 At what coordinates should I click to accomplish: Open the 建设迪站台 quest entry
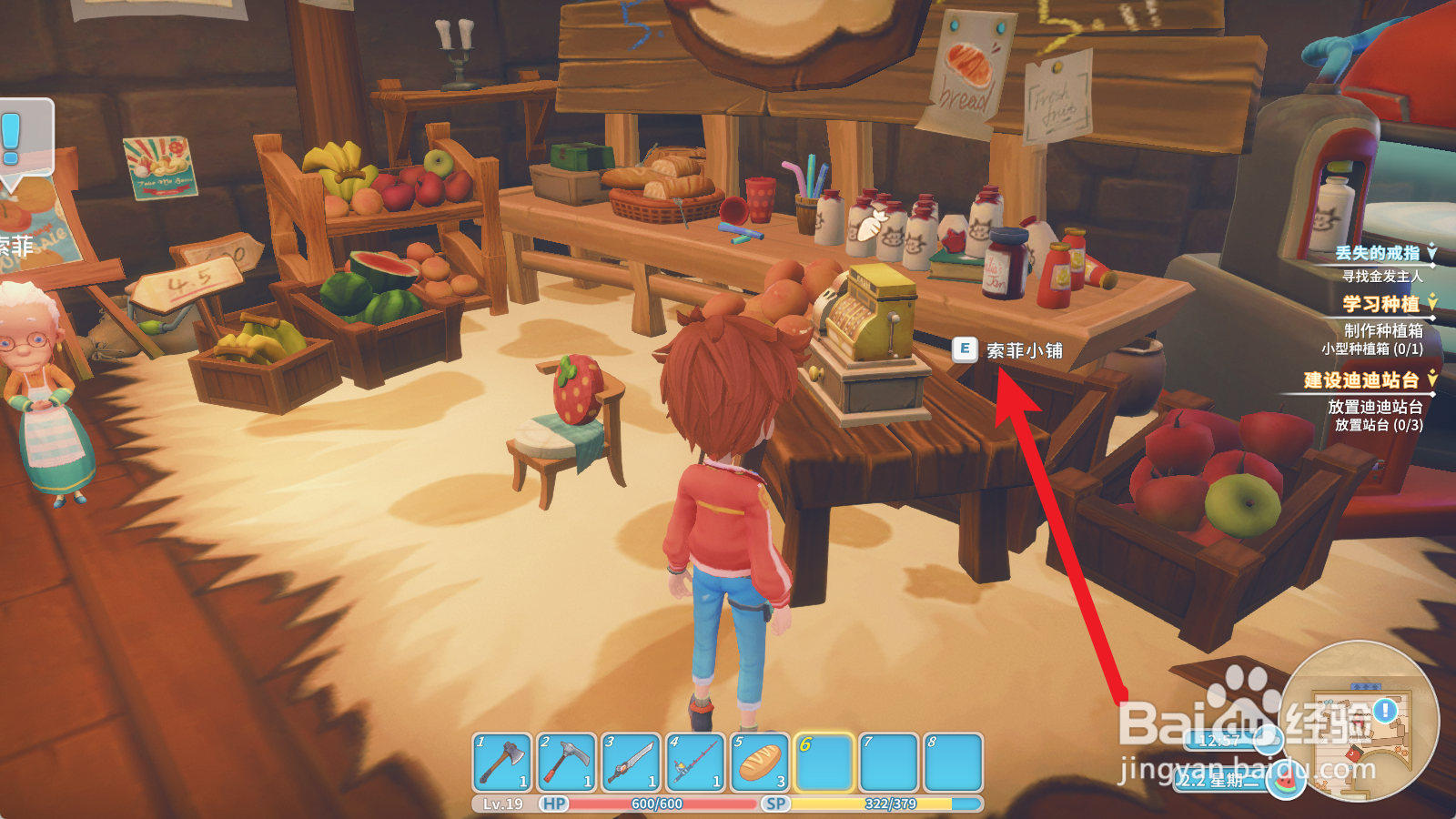(x=1361, y=380)
